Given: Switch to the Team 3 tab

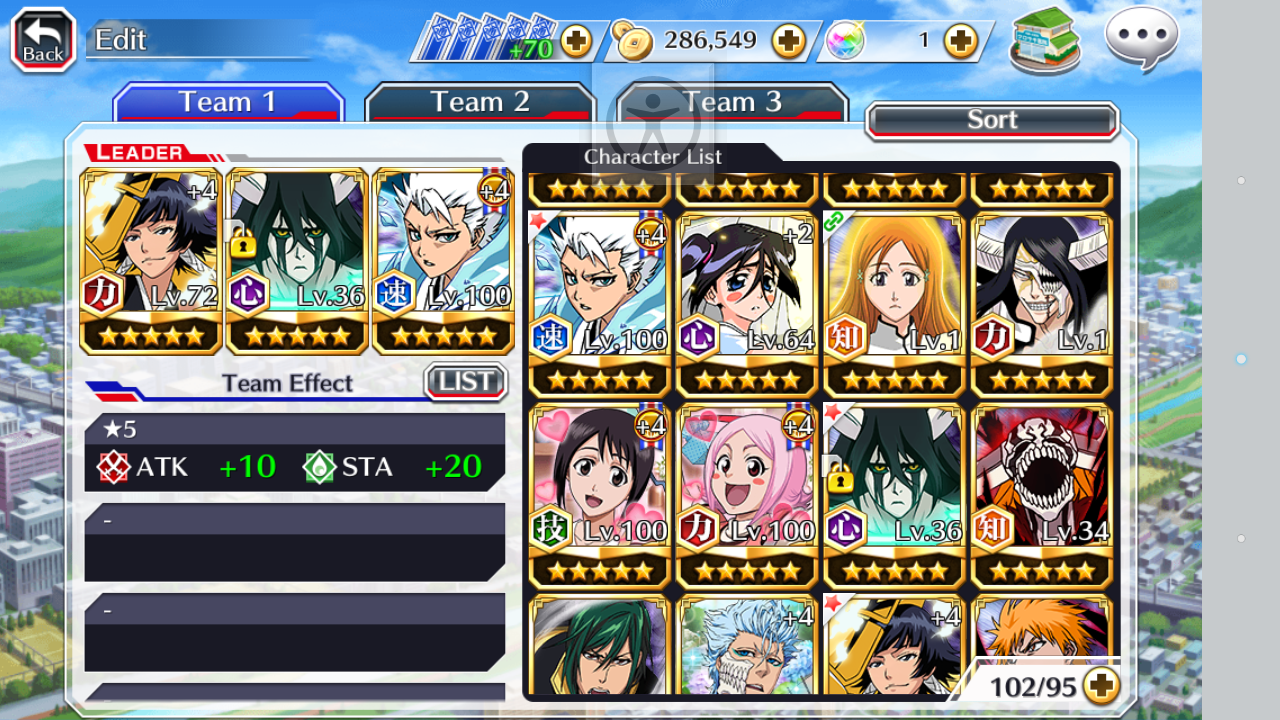Looking at the screenshot, I should 732,102.
